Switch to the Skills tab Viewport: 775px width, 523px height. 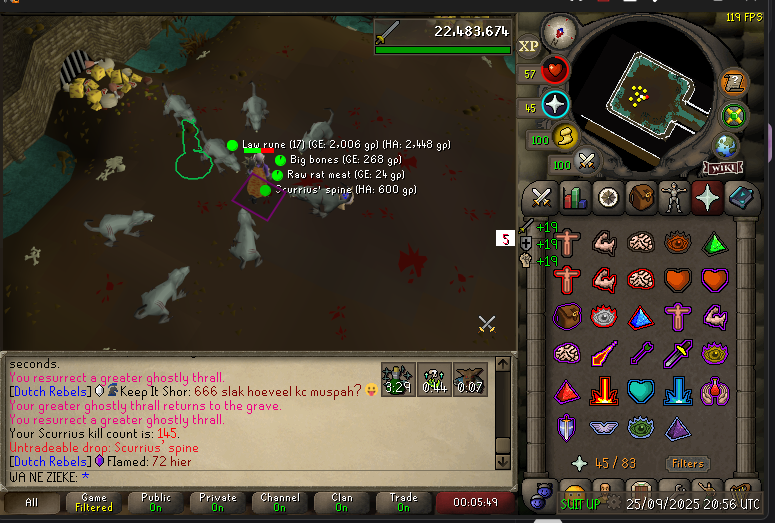click(x=574, y=198)
